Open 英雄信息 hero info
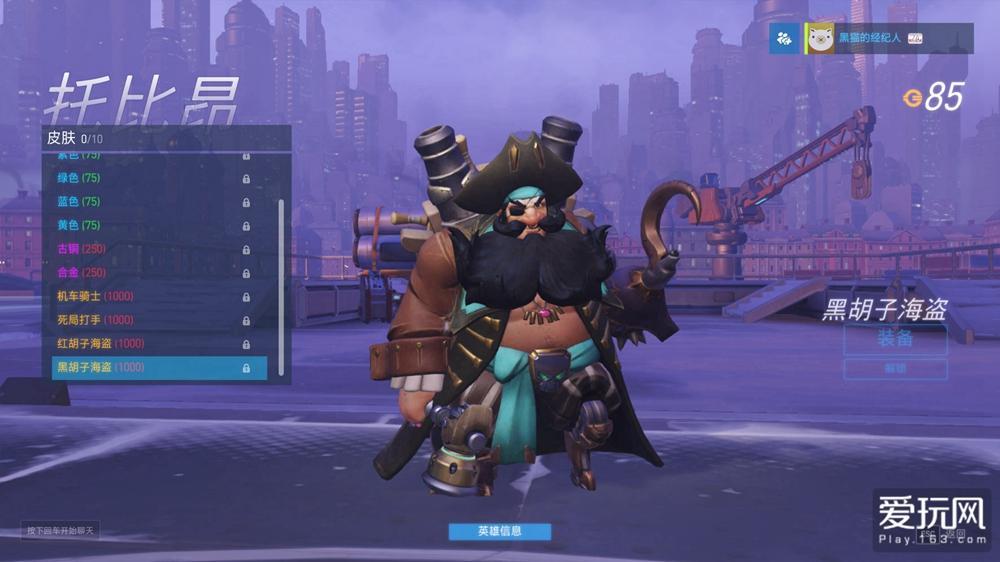The width and height of the screenshot is (1000, 562). point(499,531)
